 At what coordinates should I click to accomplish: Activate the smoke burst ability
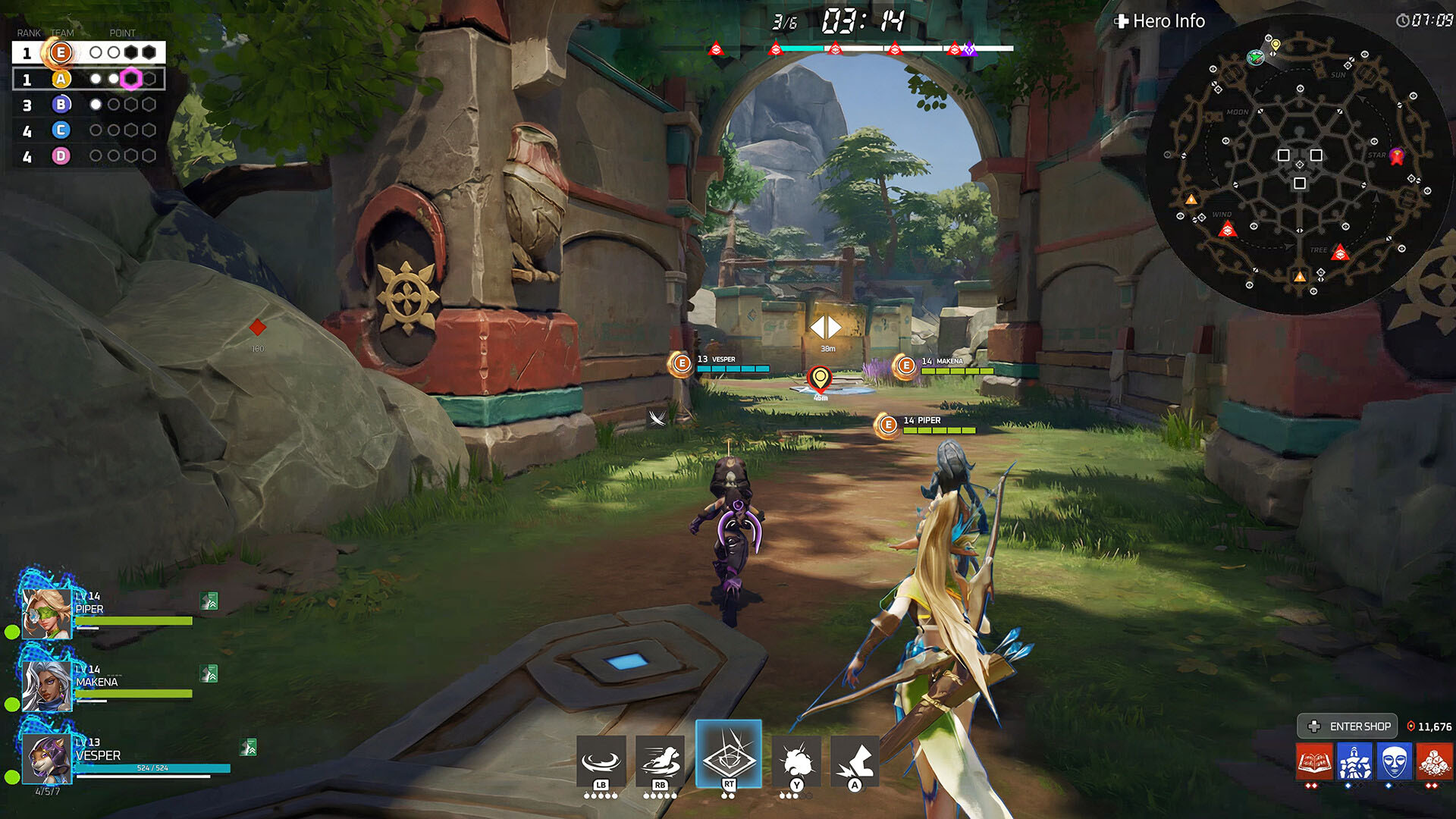coord(795,761)
